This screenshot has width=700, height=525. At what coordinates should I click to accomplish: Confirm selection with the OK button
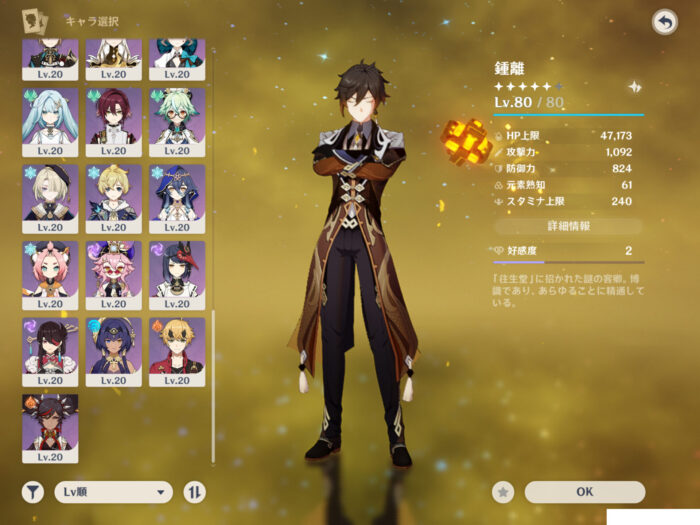[x=584, y=491]
